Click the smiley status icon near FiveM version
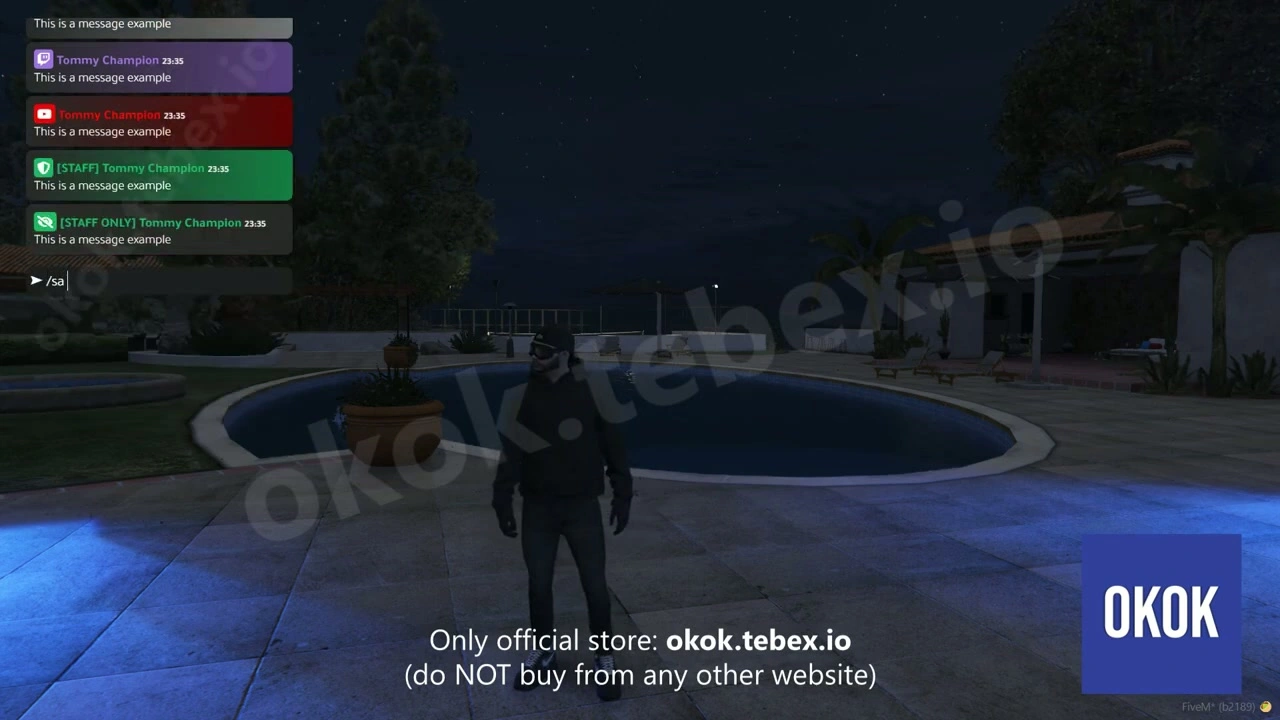Screen dimensions: 1280x720 1264,706
